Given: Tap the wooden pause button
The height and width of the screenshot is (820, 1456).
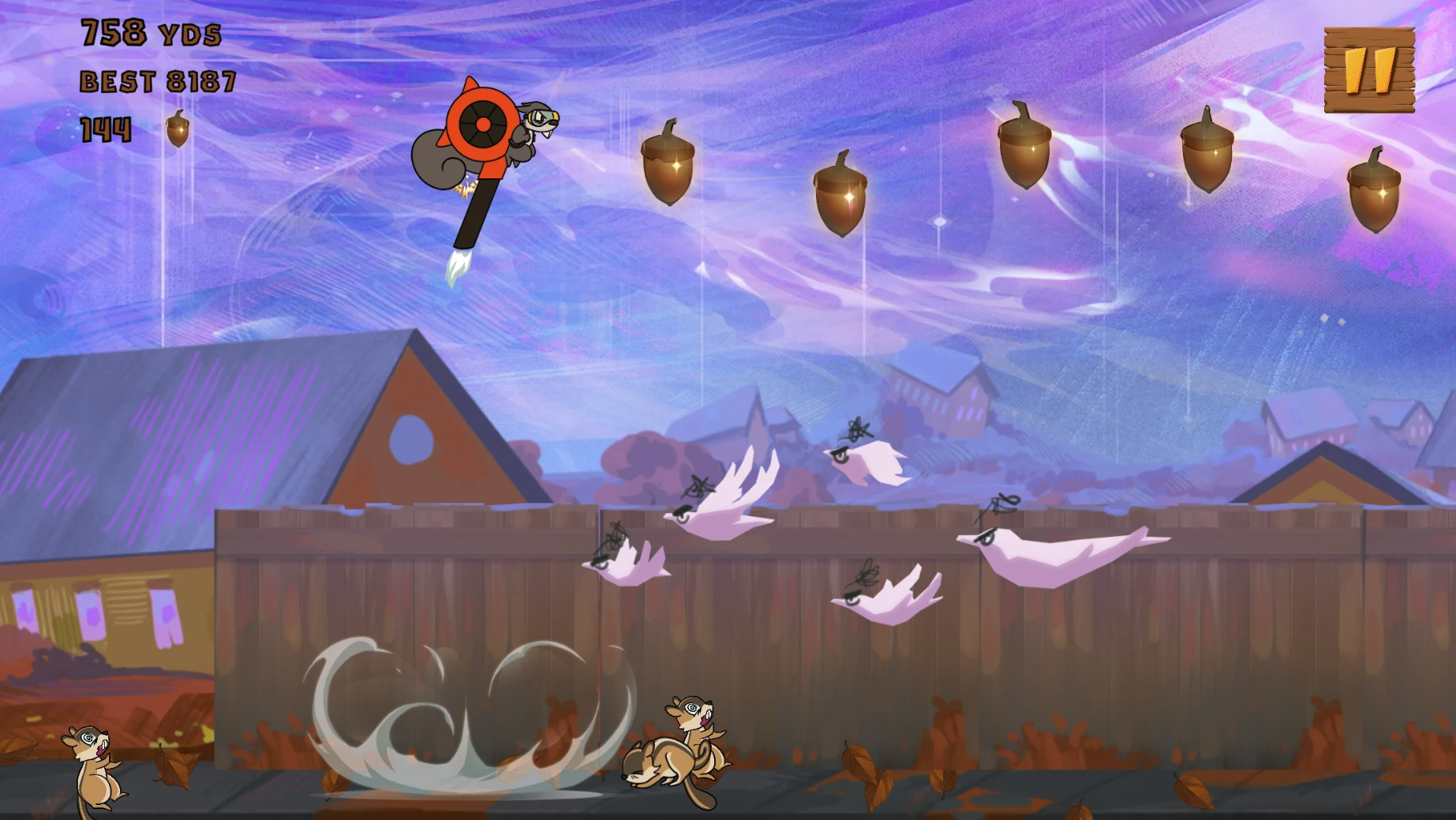Looking at the screenshot, I should [1369, 69].
